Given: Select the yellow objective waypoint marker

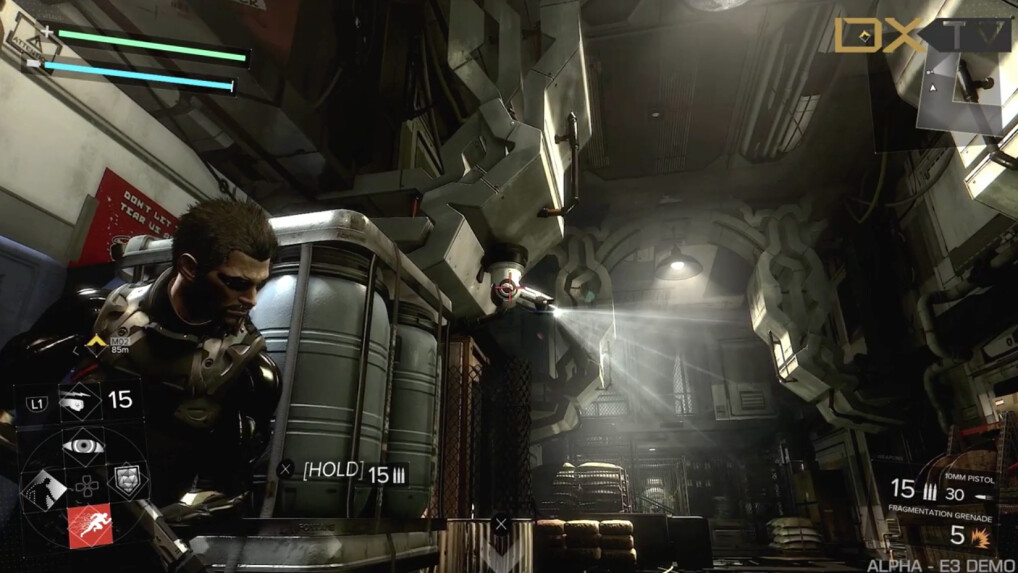Looking at the screenshot, I should [96, 343].
